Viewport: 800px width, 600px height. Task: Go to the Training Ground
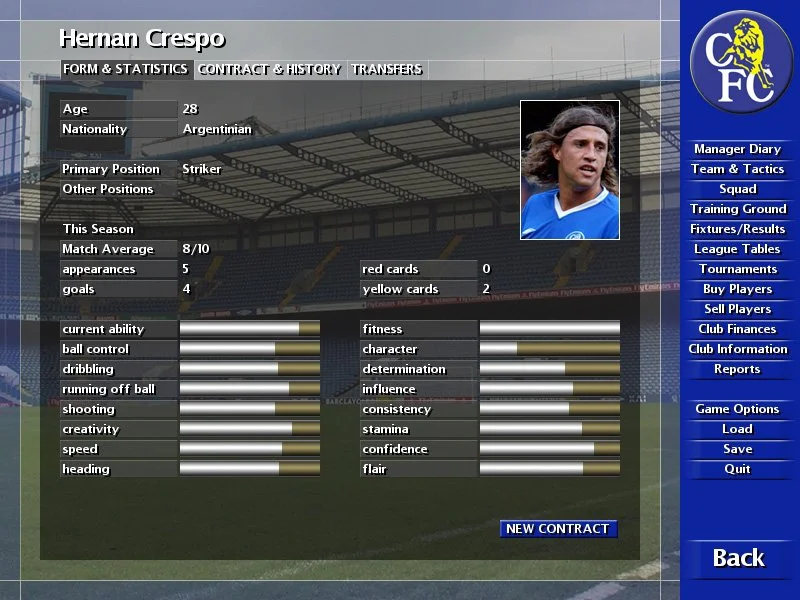pos(738,209)
